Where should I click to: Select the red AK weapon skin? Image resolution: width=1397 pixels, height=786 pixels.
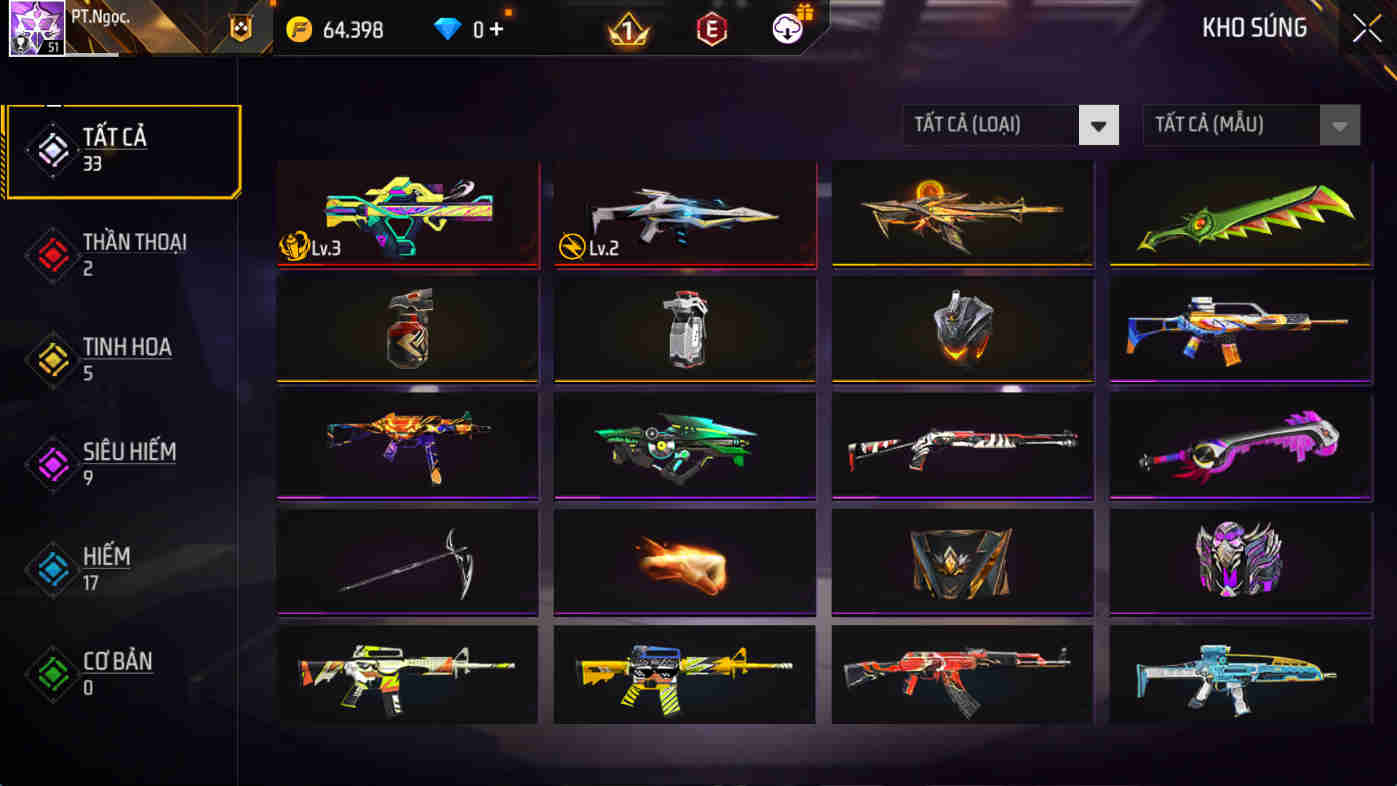962,675
